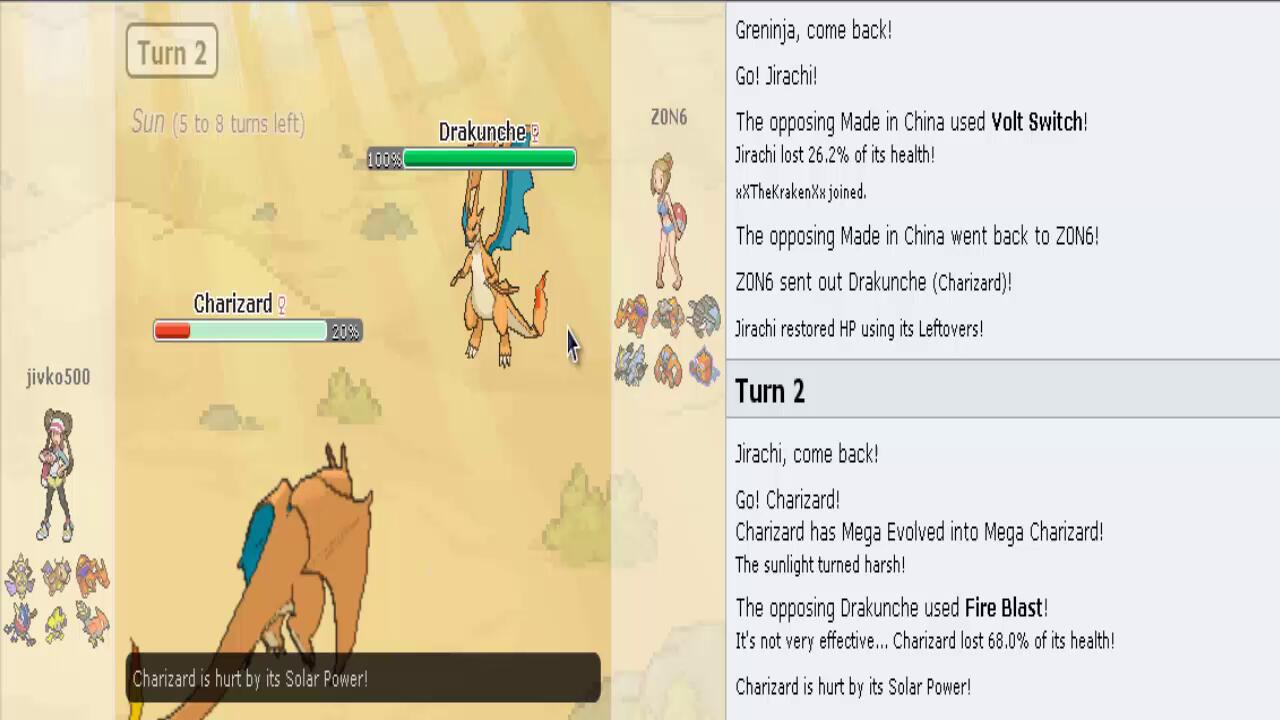The height and width of the screenshot is (720, 1280).
Task: Select Aegislash icon in jivko500's team
Action: 20,577
